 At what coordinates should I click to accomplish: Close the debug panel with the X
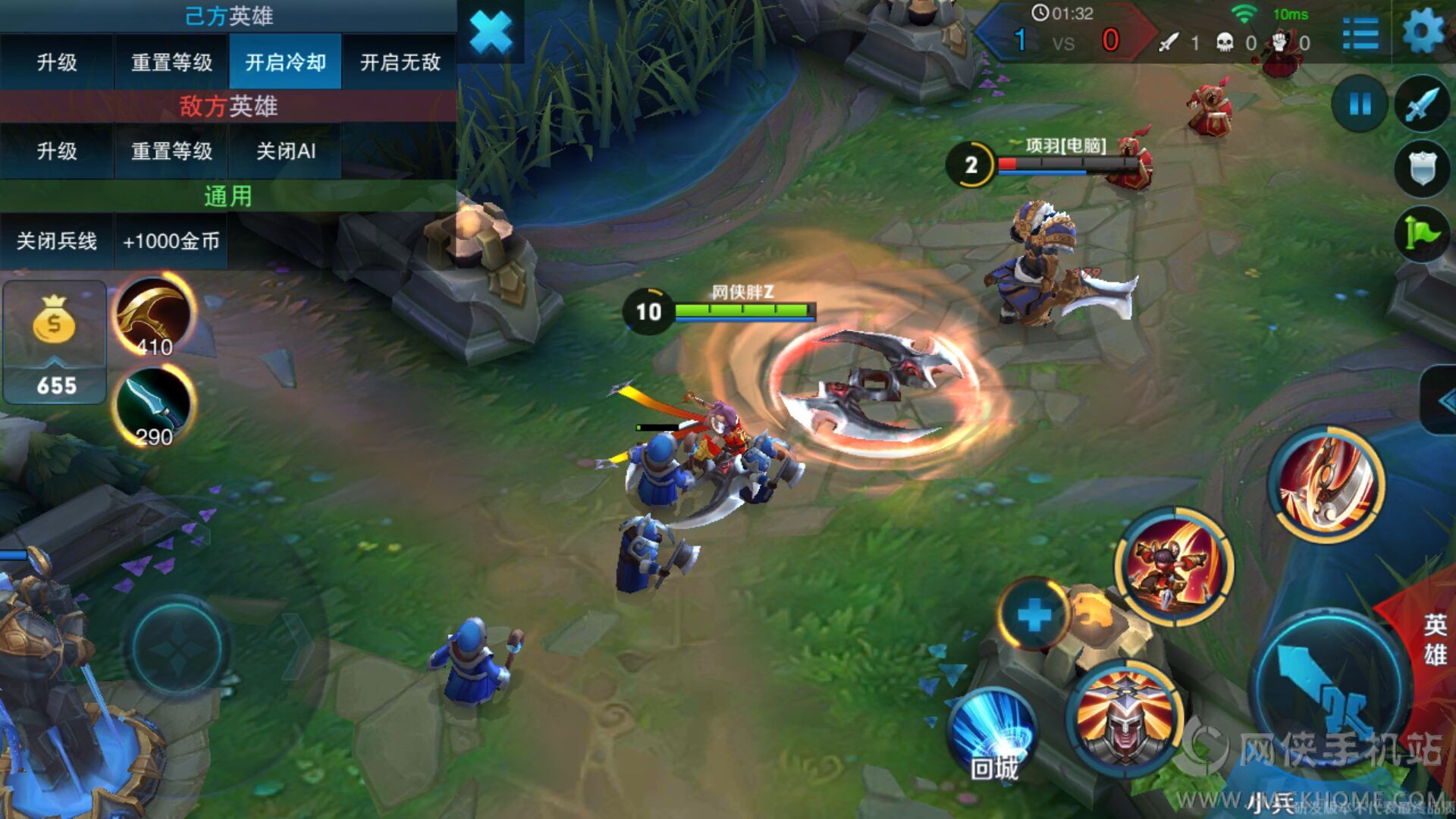(x=491, y=33)
